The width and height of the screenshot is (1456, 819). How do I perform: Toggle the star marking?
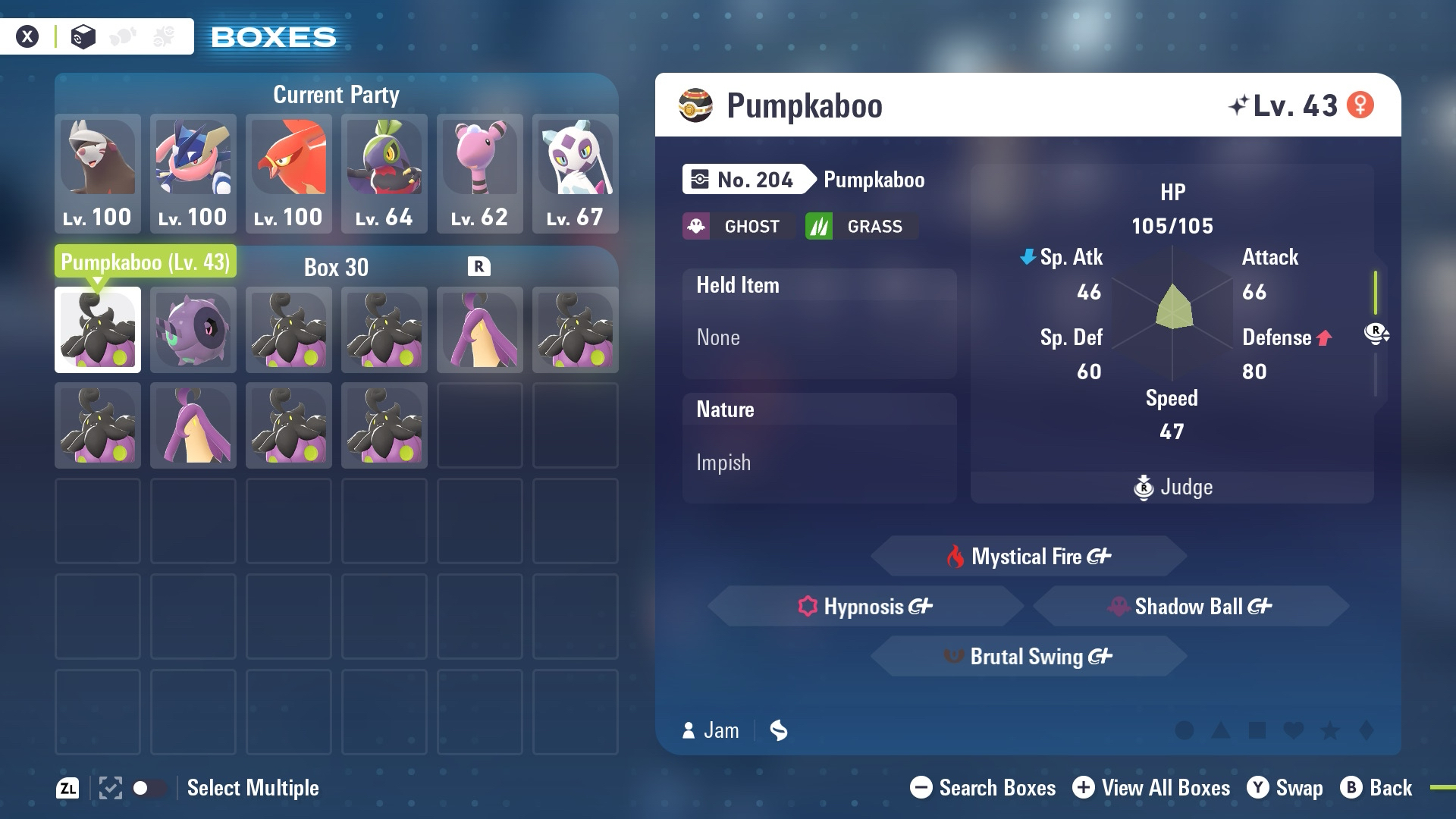point(1330,730)
